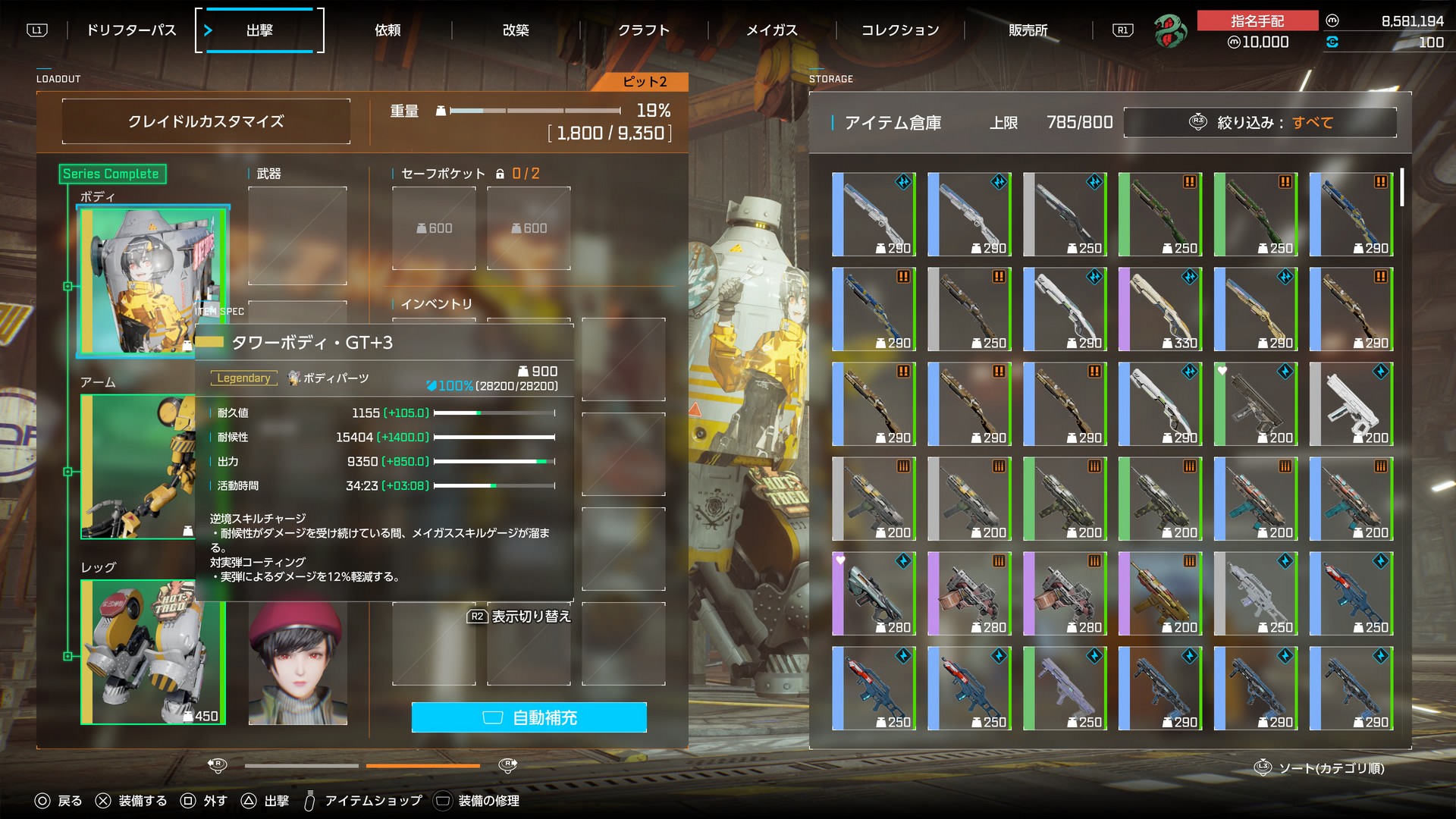The width and height of the screenshot is (1456, 819).
Task: Choose the equipped leg part slot
Action: pyautogui.click(x=152, y=651)
